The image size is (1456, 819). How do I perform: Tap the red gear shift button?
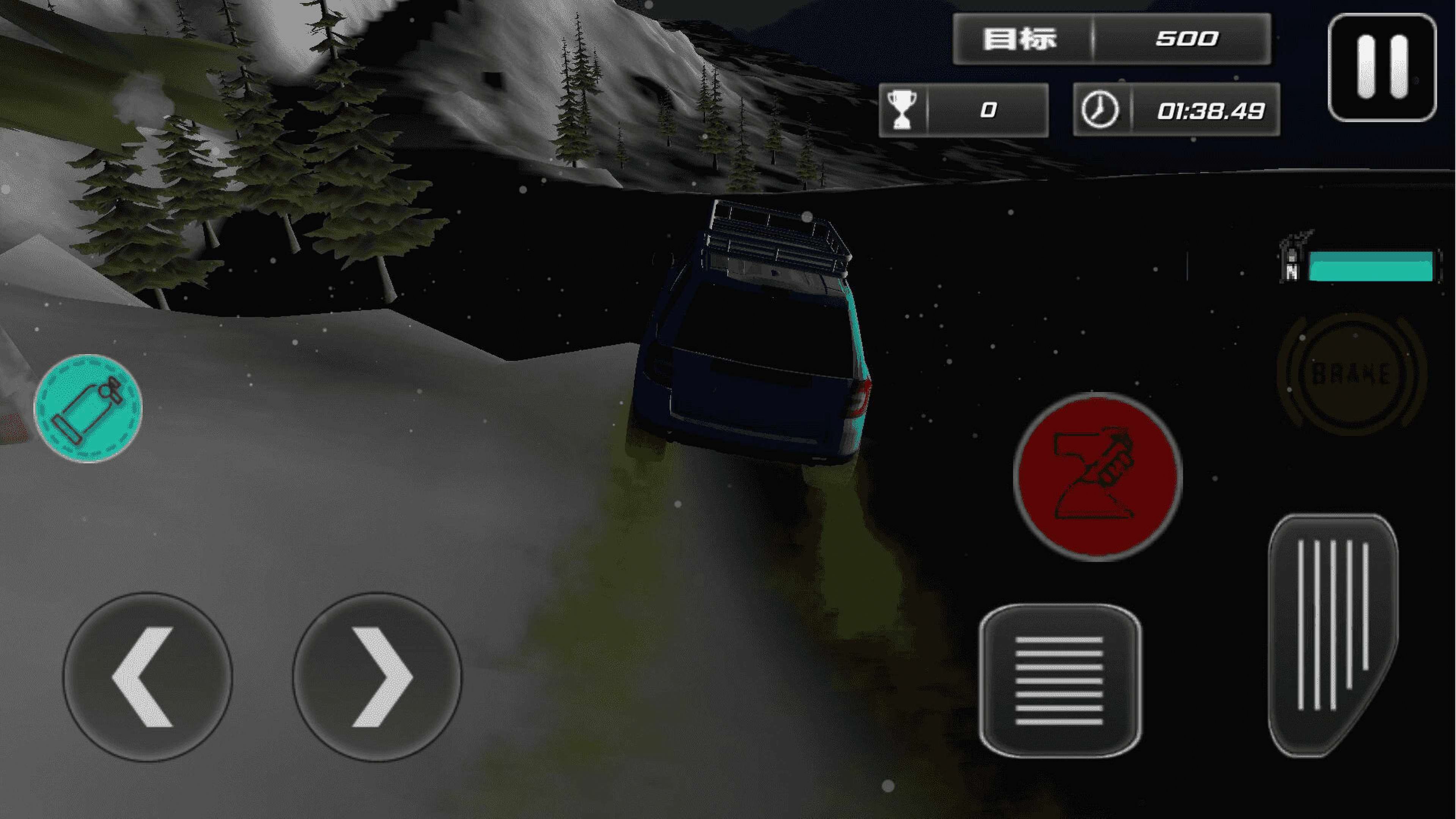[x=1096, y=476]
